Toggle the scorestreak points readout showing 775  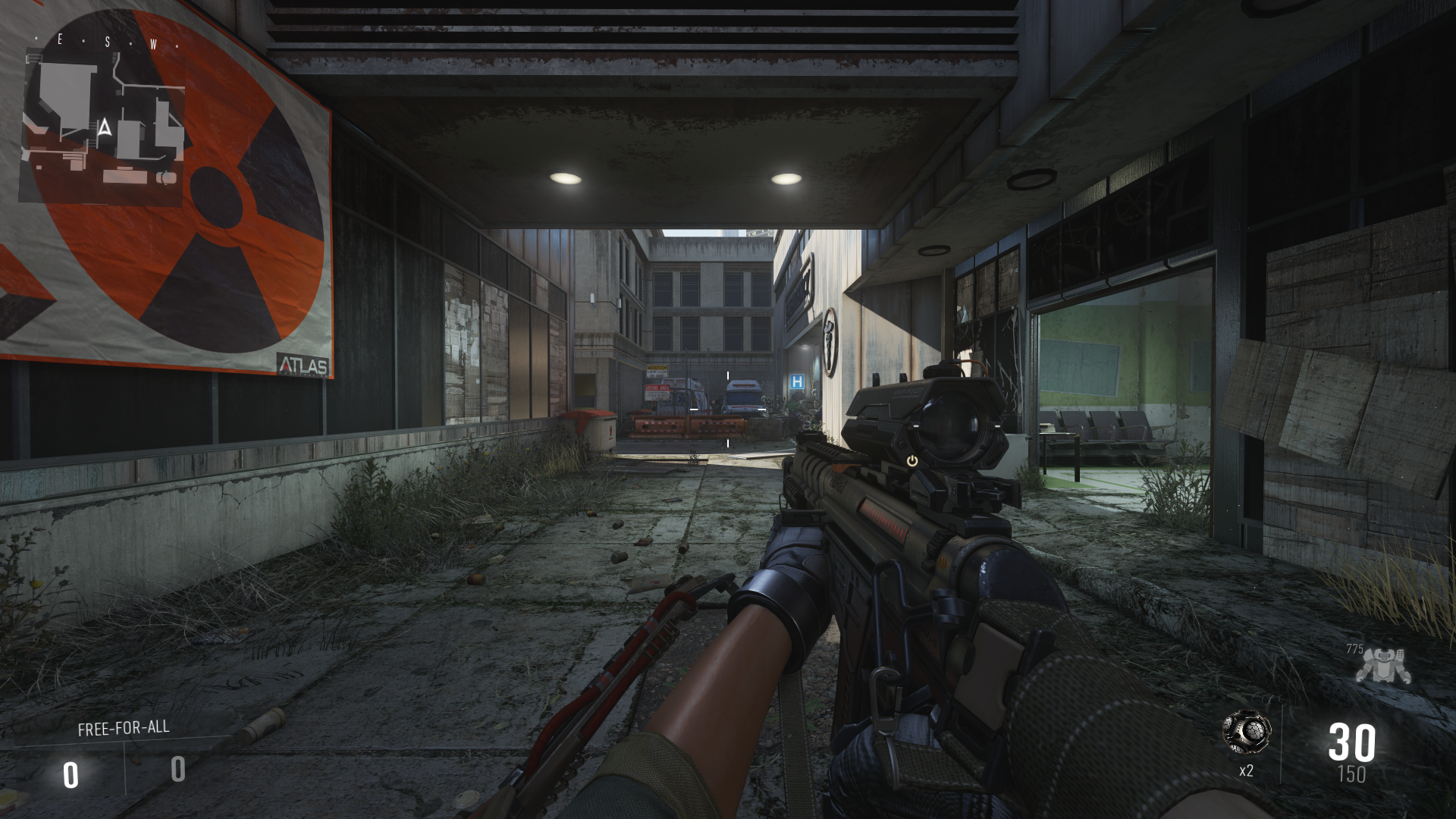tap(1357, 650)
